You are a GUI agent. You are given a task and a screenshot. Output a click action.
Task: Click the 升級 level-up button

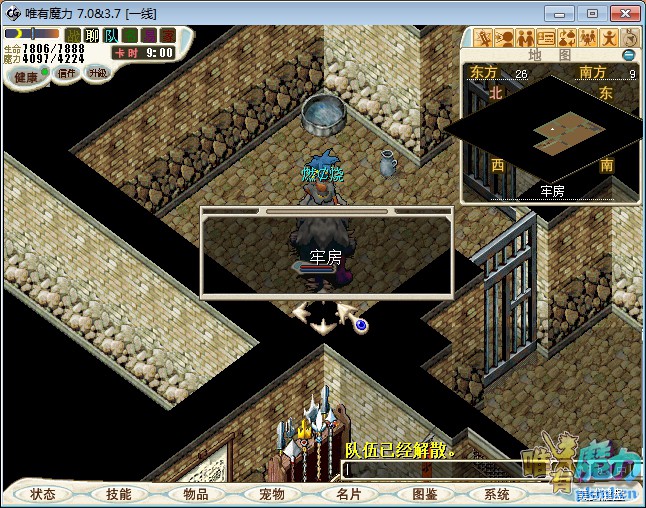[97, 73]
